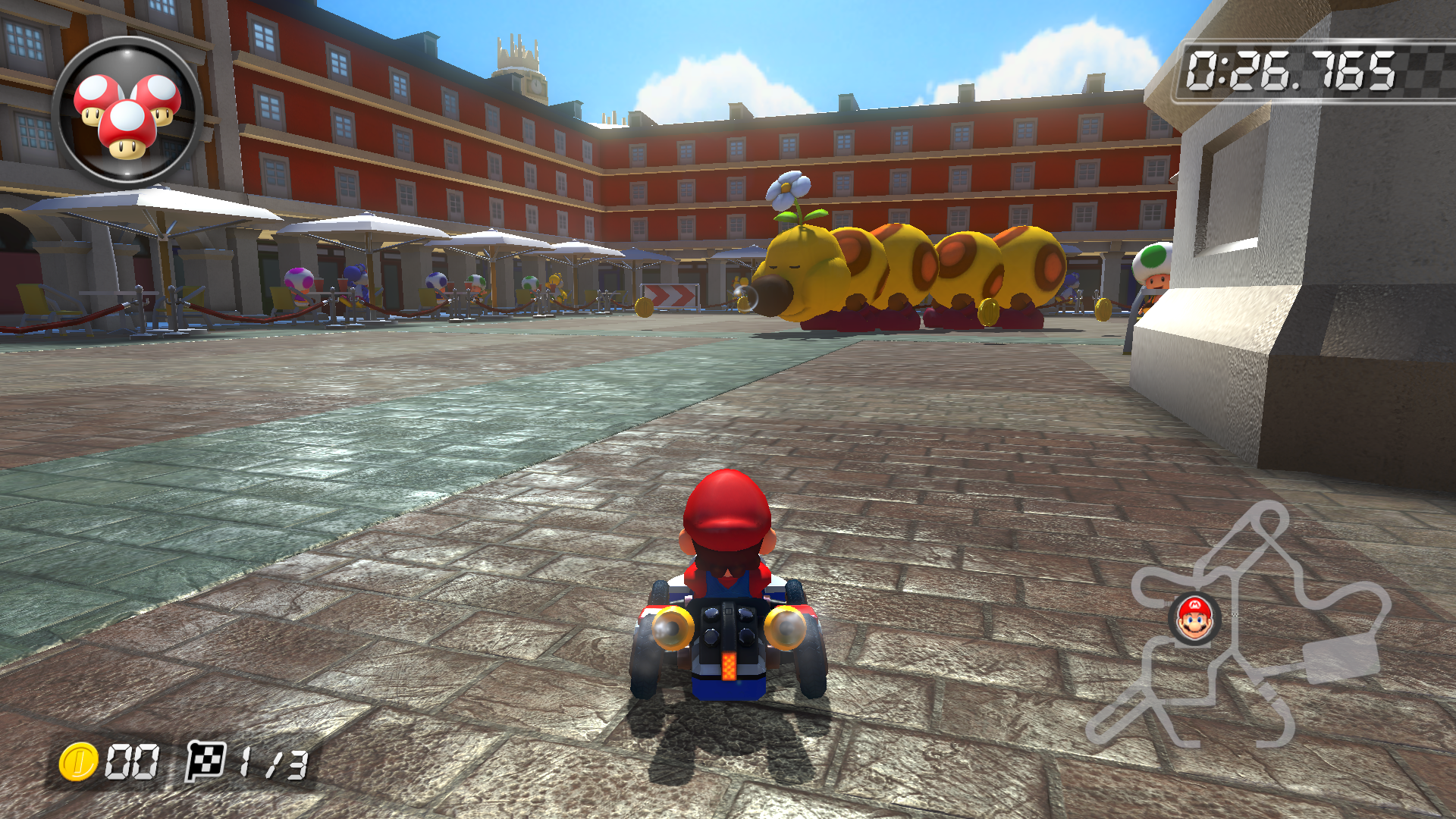Use the triple mushroom item slot
The height and width of the screenshot is (819, 1456).
[127, 111]
